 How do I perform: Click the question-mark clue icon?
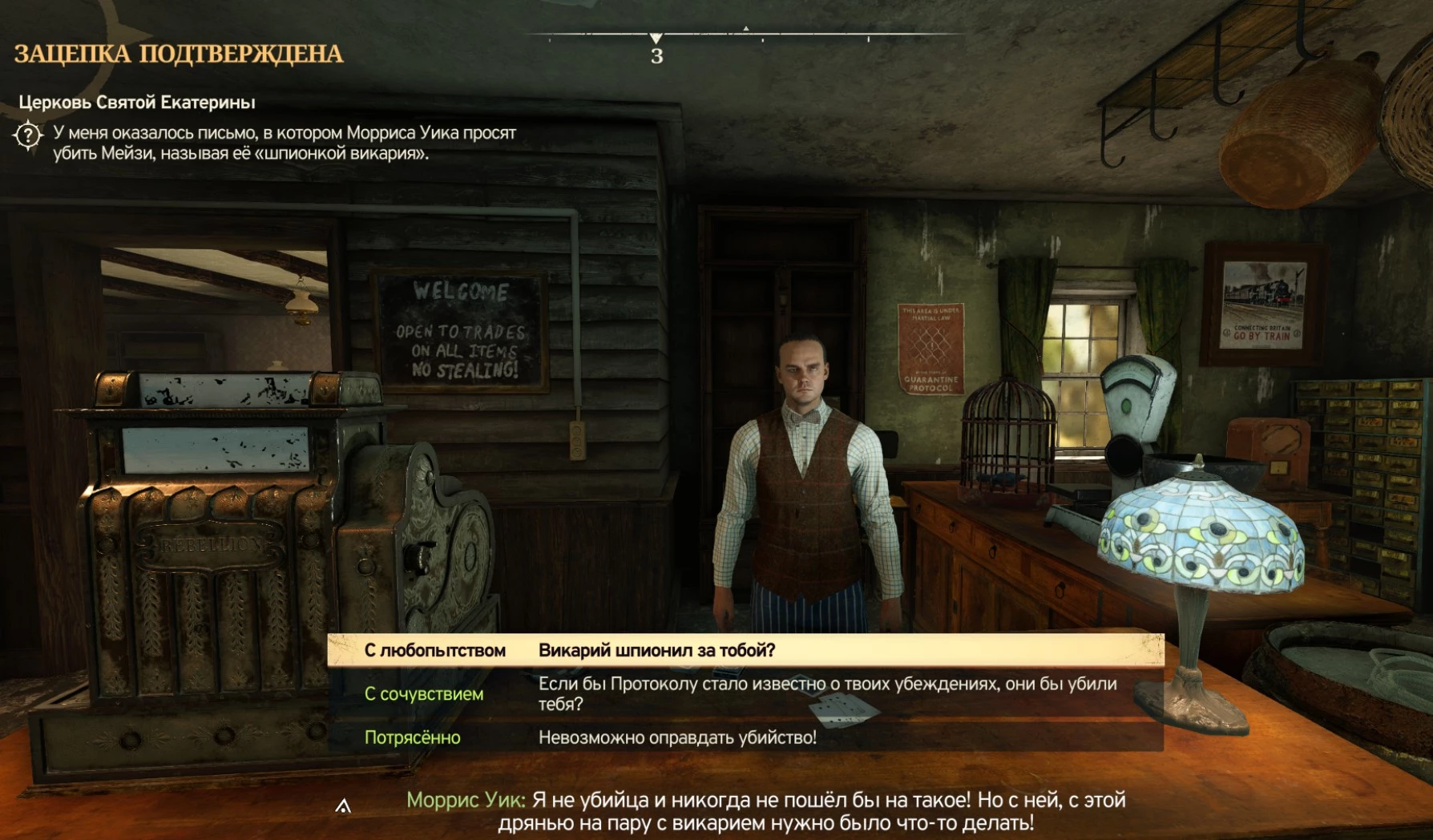pyautogui.click(x=29, y=135)
